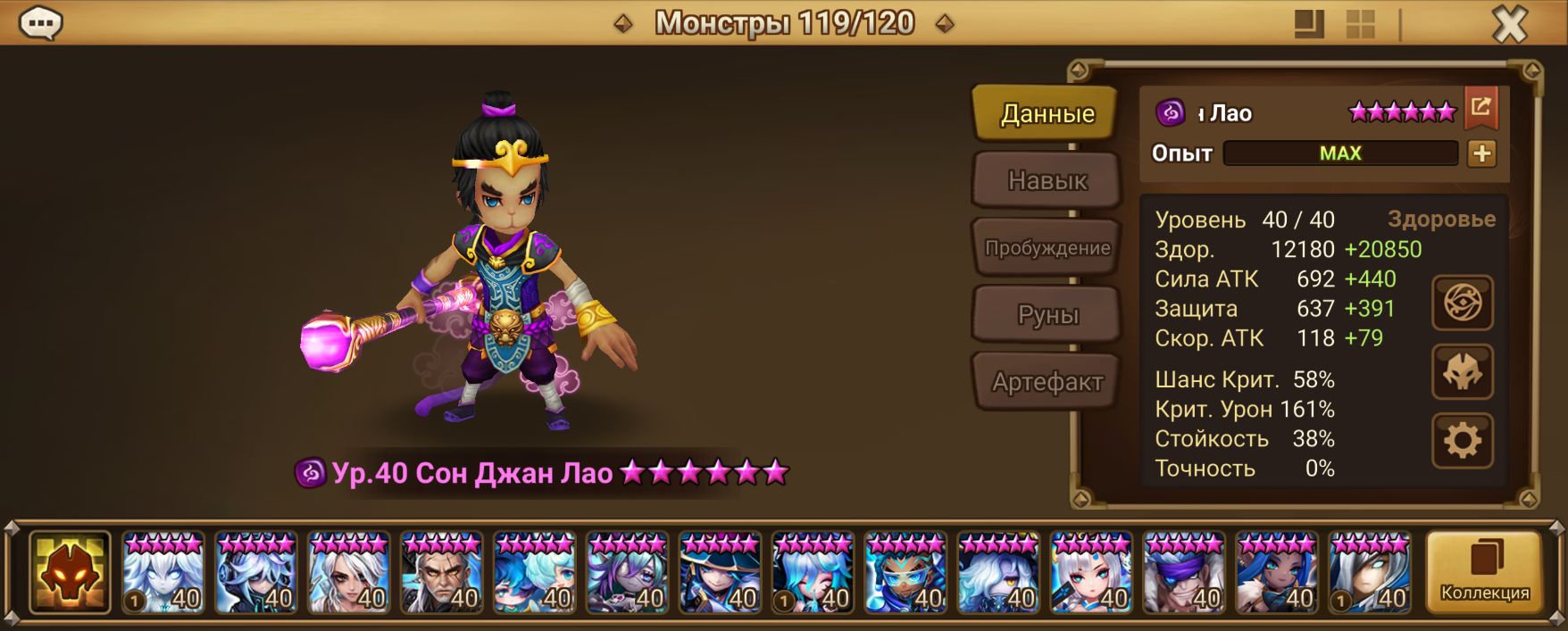Click the swirl eye icon button
The height and width of the screenshot is (631, 1568).
coord(1462,303)
